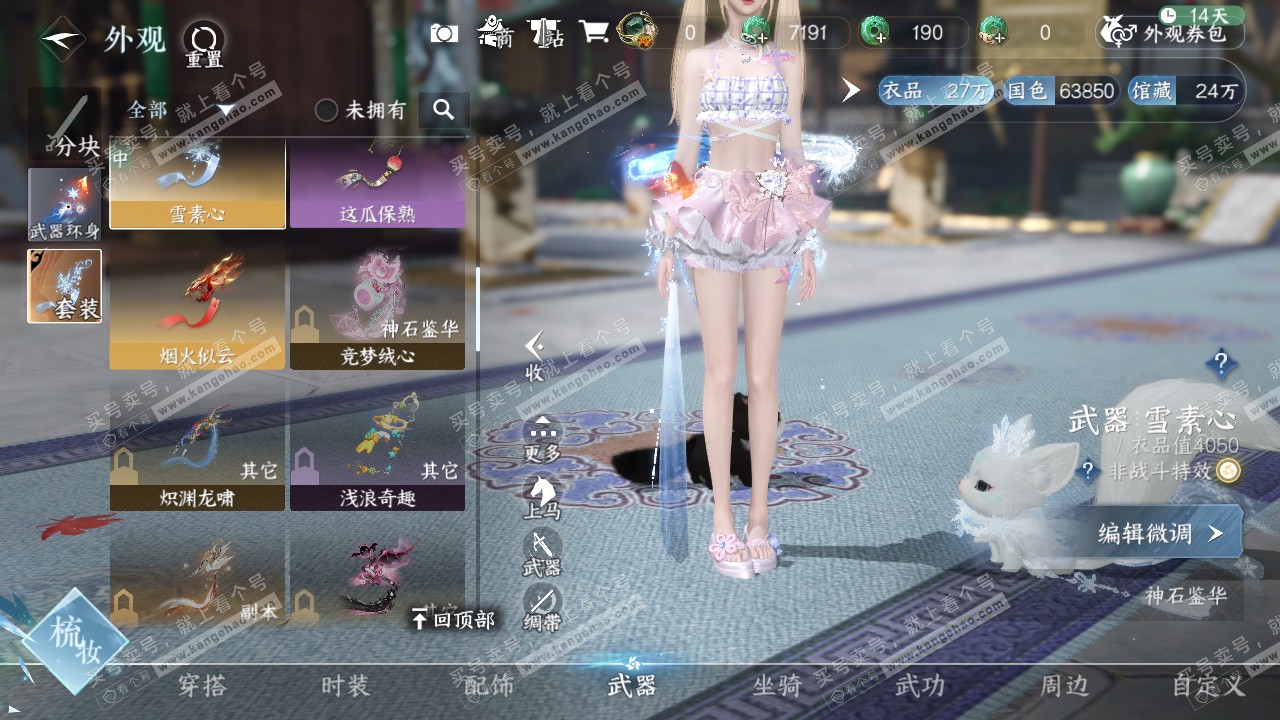1280x720 pixels.
Task: Toggle the 未拥有 checkbox
Action: click(327, 110)
